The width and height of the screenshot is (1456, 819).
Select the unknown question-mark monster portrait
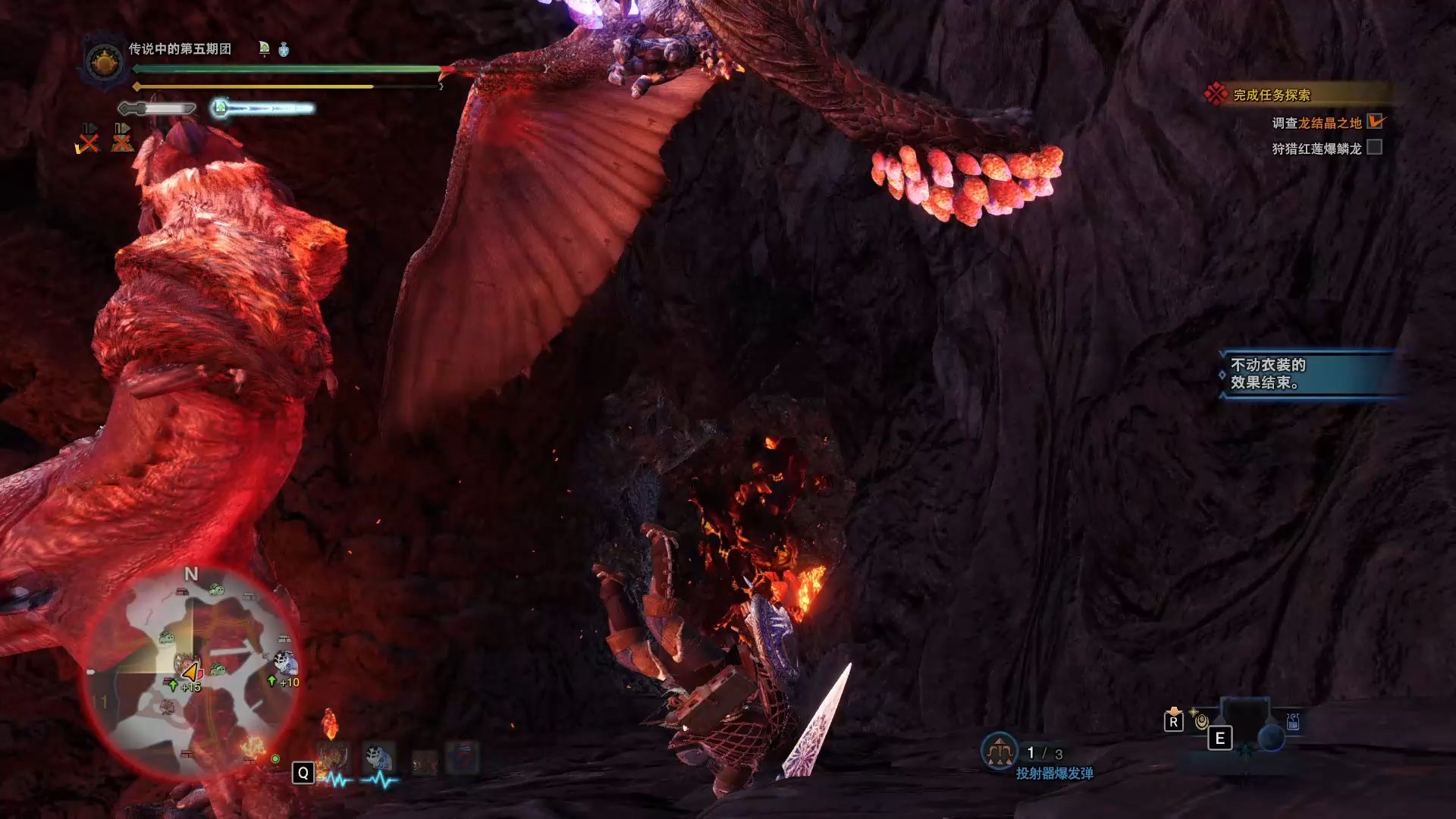pos(463,758)
